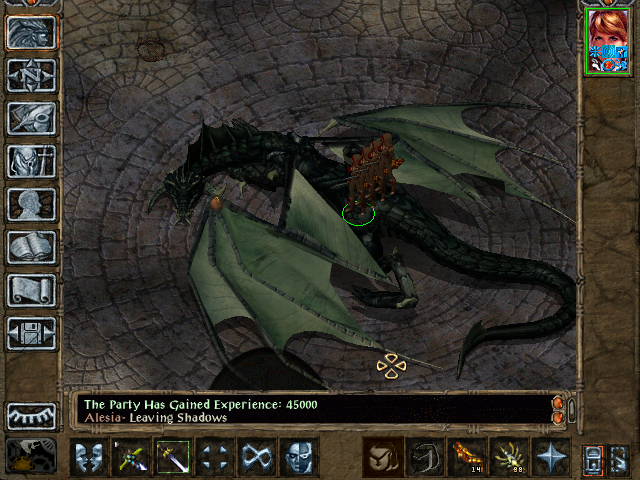Open the journal screen
Viewport: 640px width, 480px height.
tap(31, 118)
